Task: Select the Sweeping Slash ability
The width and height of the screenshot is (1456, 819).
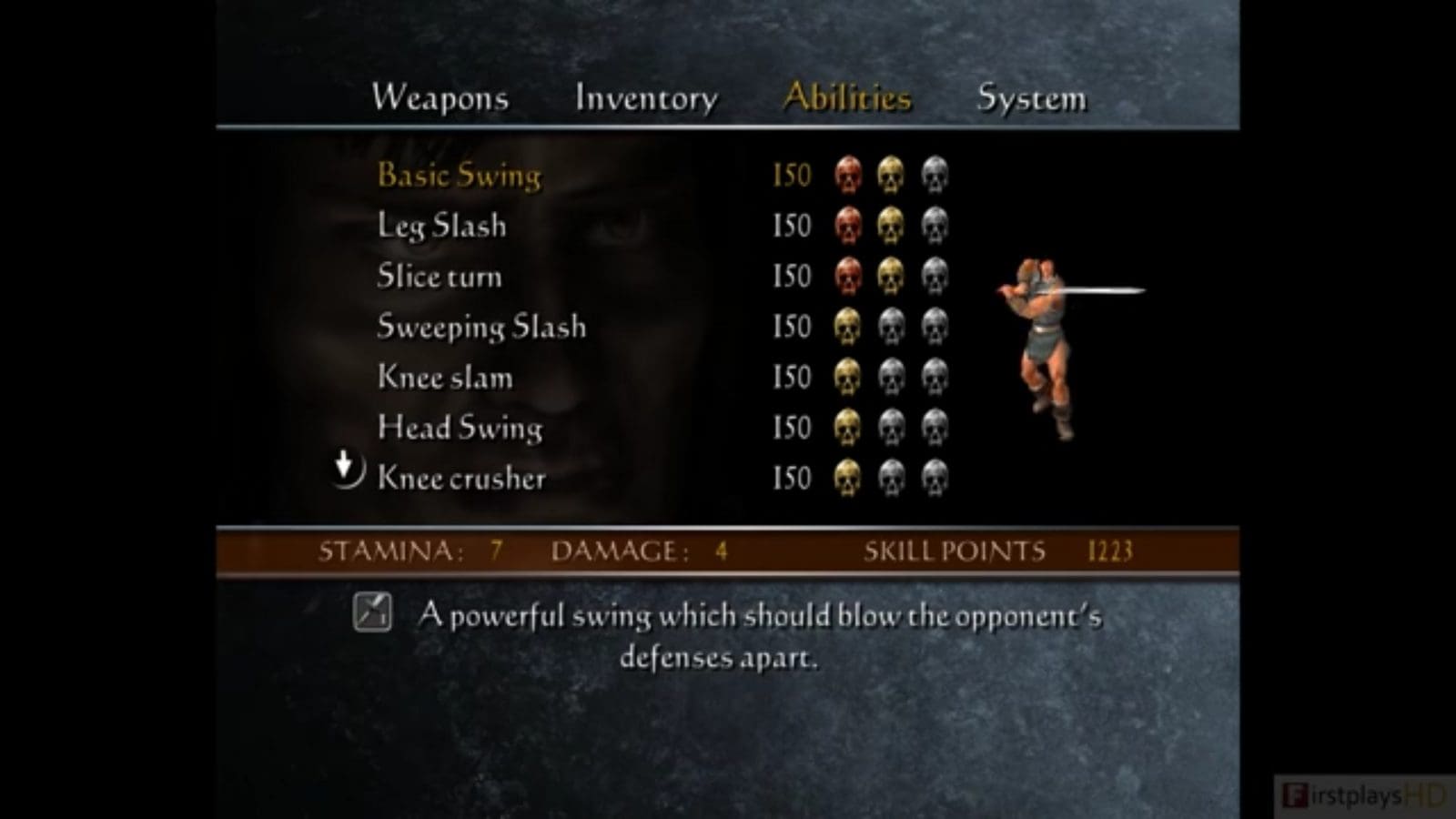Action: 481,327
